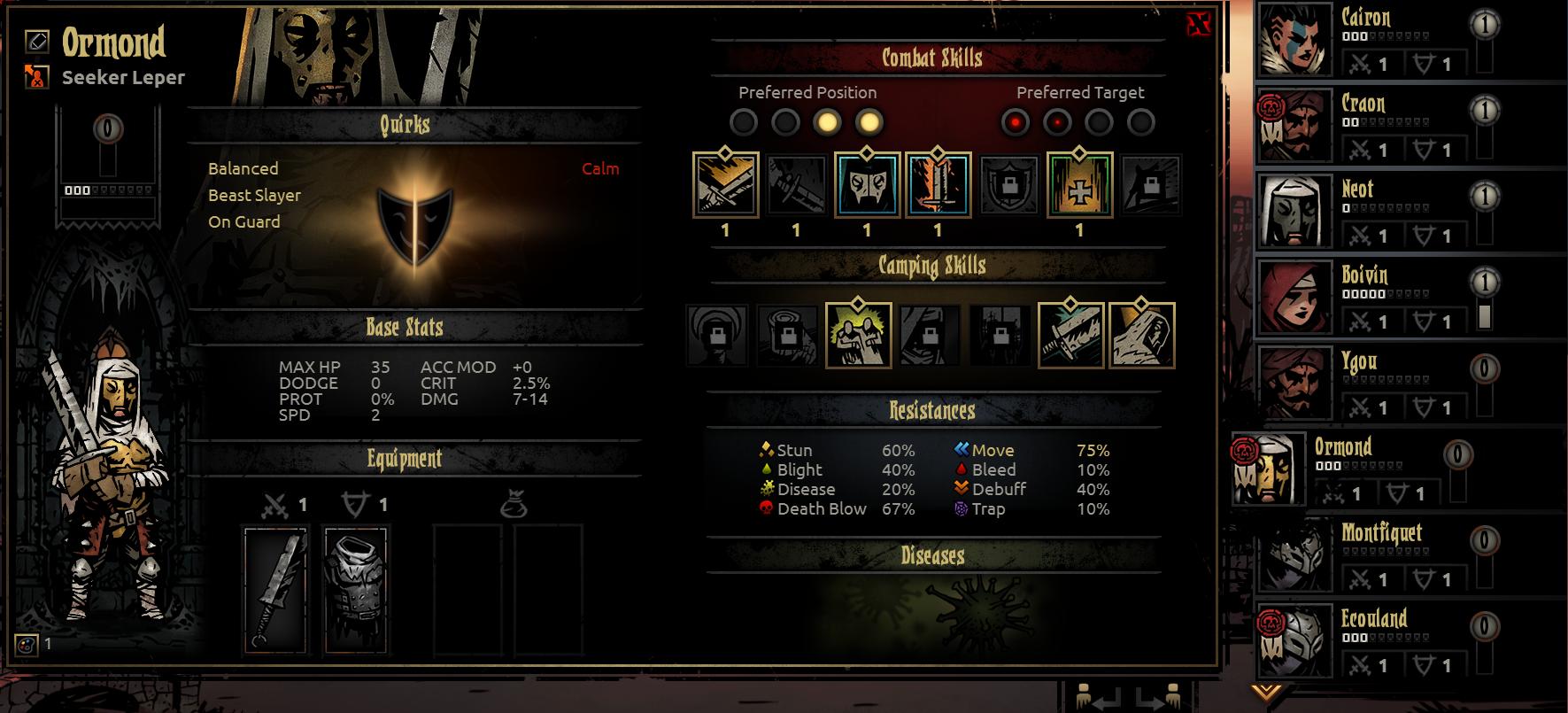Toggle the flaming sword combat skill
Screen dimensions: 1568x713
coord(938,185)
